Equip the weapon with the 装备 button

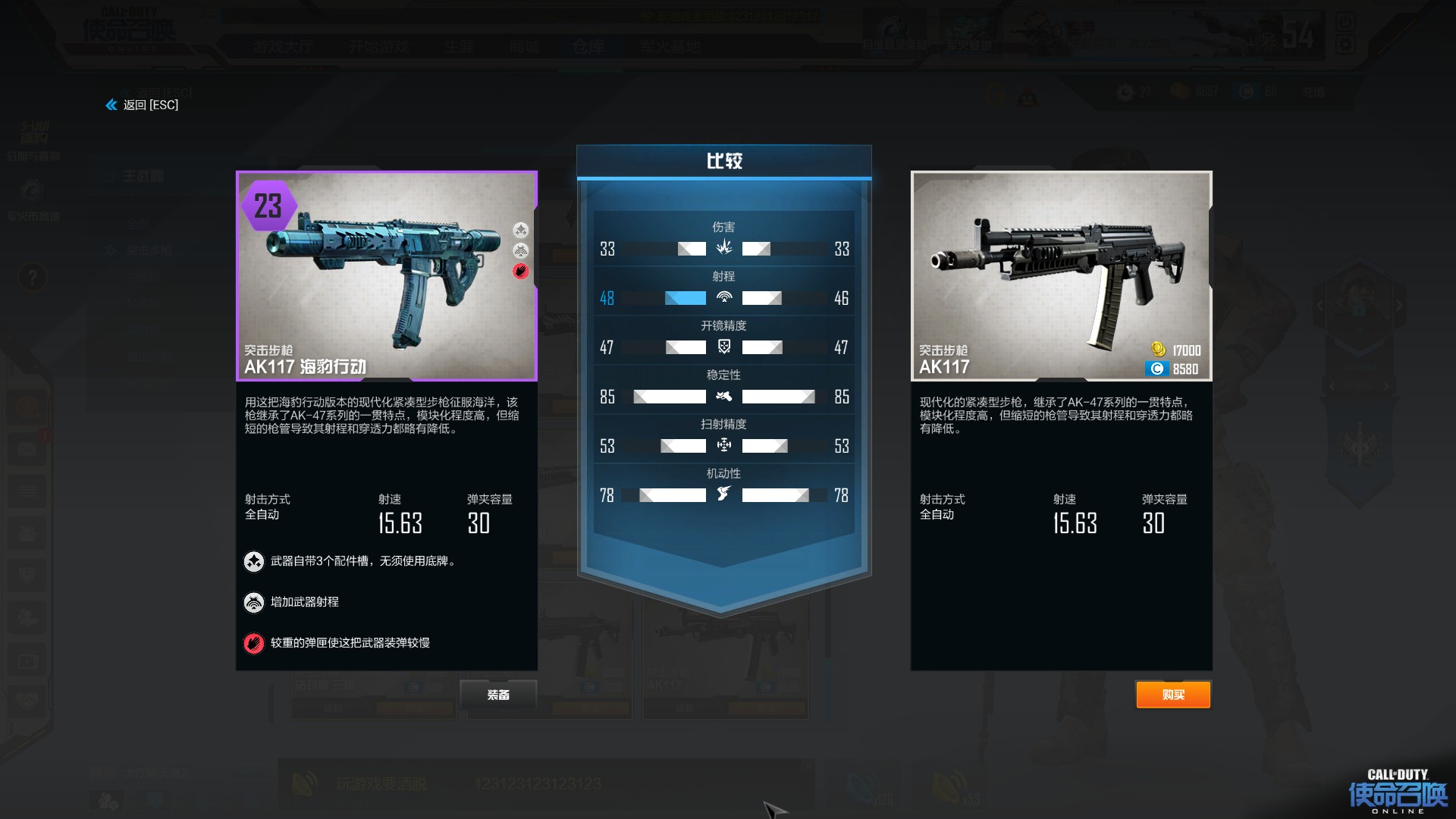[498, 695]
